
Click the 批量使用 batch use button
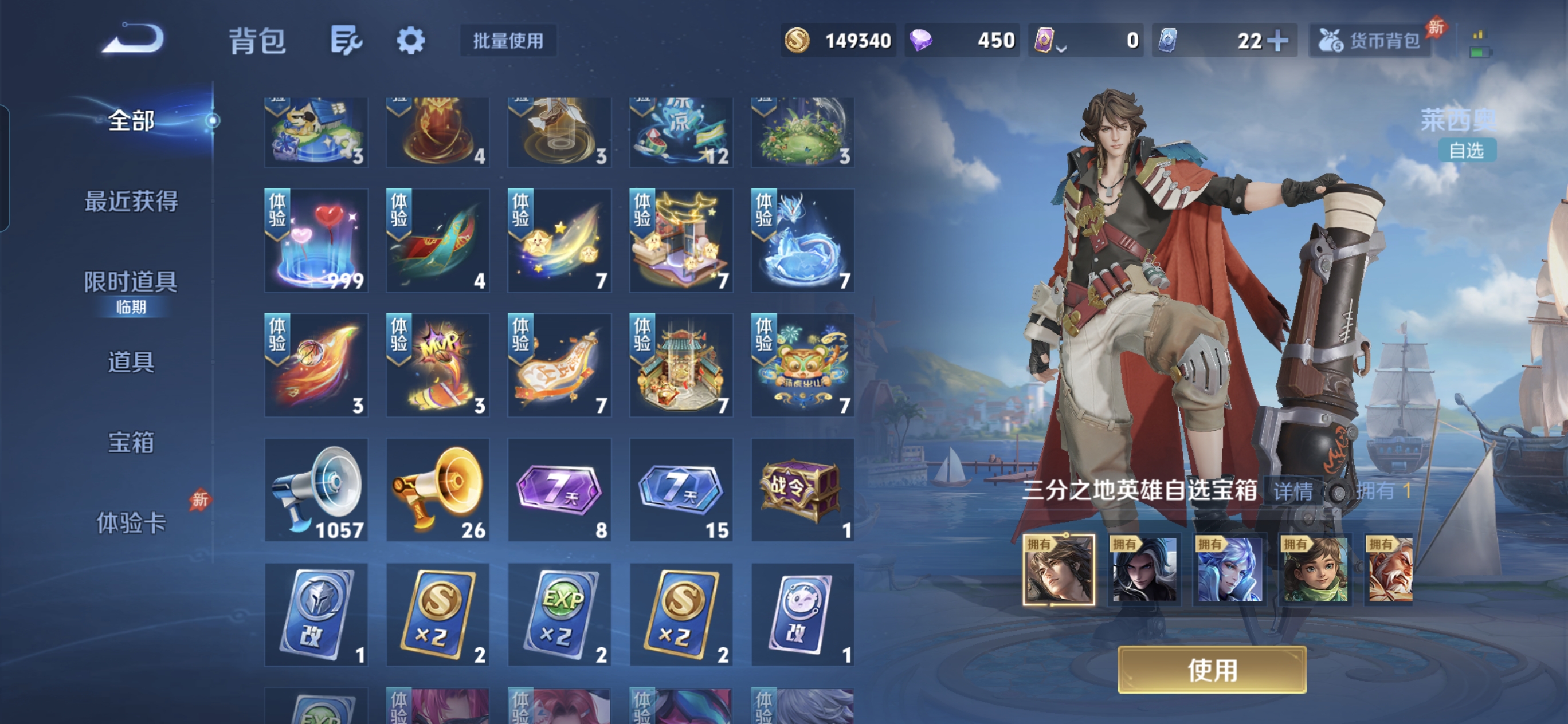click(x=508, y=41)
